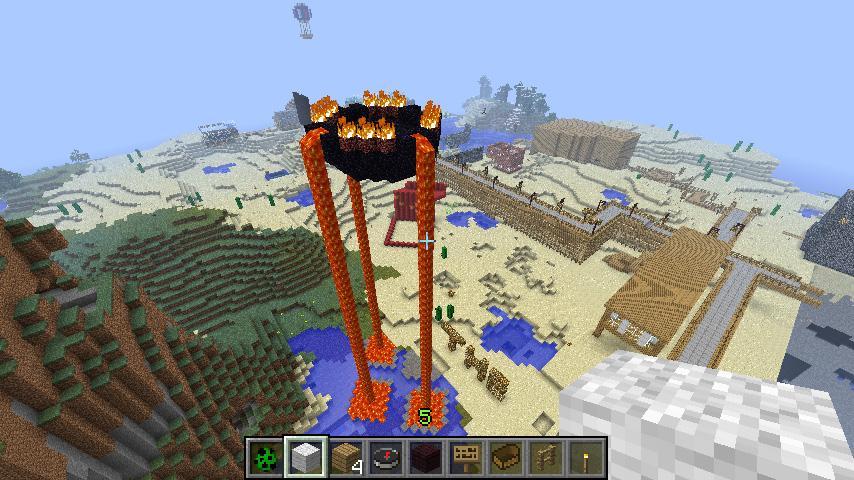Choose the wooden planks stack

pyautogui.click(x=345, y=458)
